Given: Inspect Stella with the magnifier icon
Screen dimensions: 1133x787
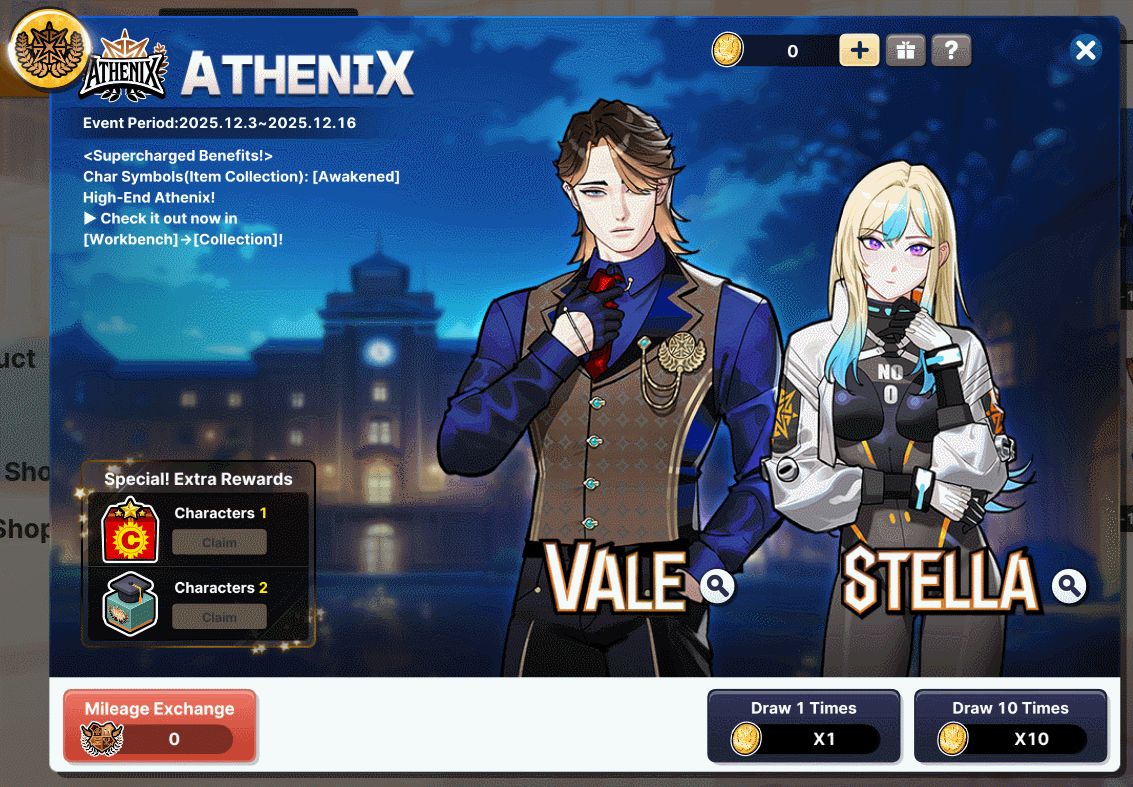Looking at the screenshot, I should click(x=1069, y=585).
